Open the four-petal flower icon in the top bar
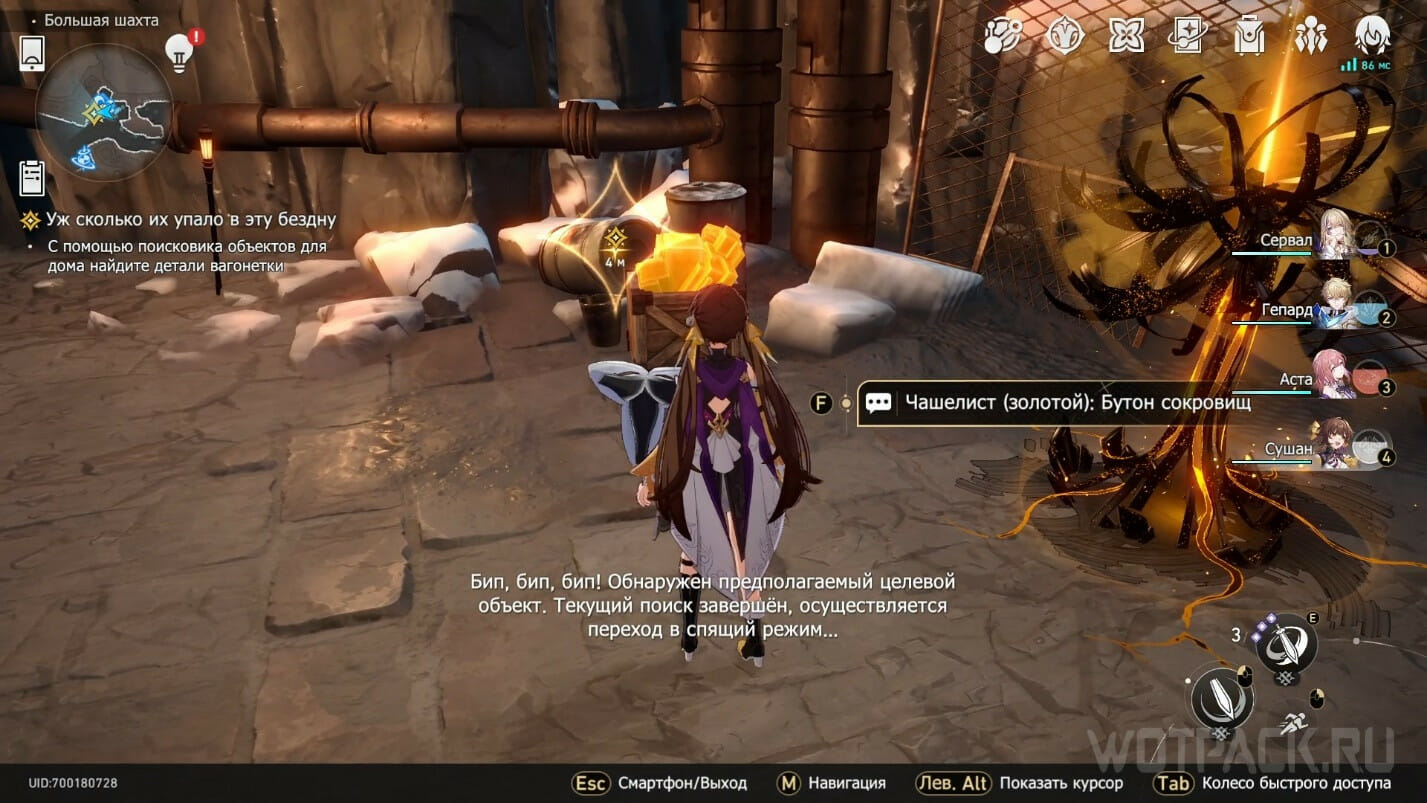The height and width of the screenshot is (803, 1427). [x=1127, y=37]
